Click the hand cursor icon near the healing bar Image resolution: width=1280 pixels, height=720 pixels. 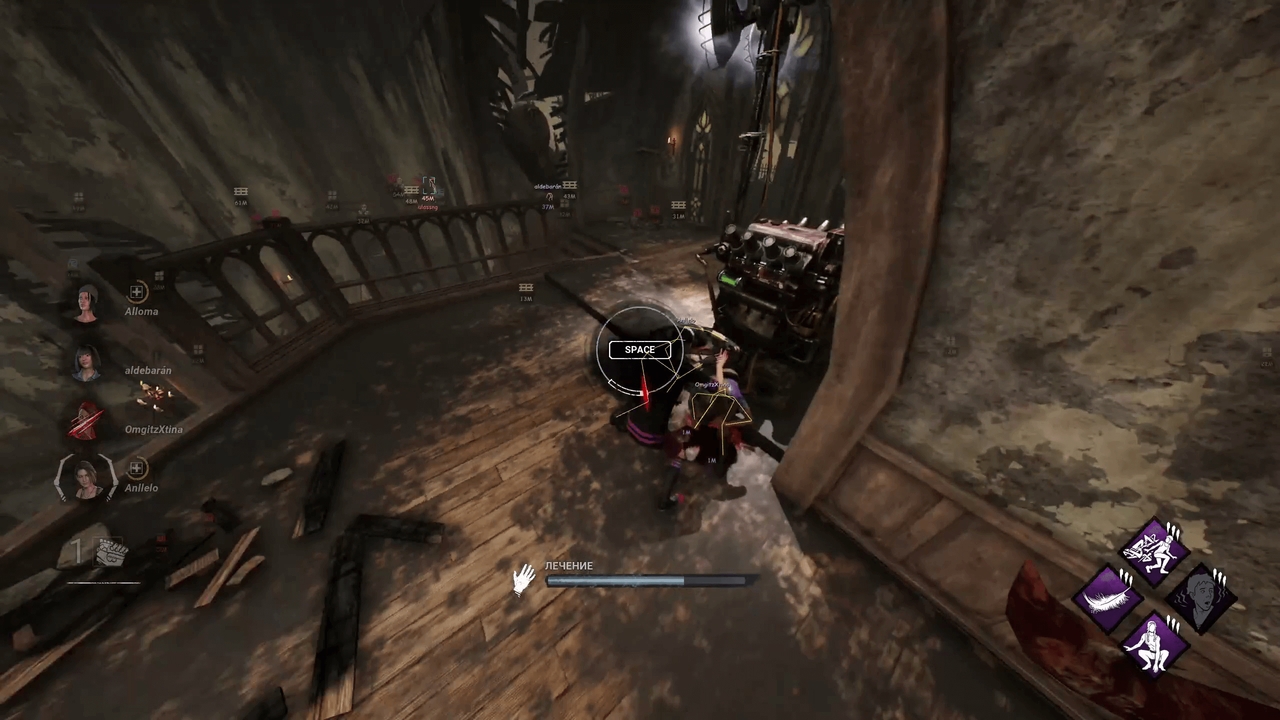tap(524, 578)
